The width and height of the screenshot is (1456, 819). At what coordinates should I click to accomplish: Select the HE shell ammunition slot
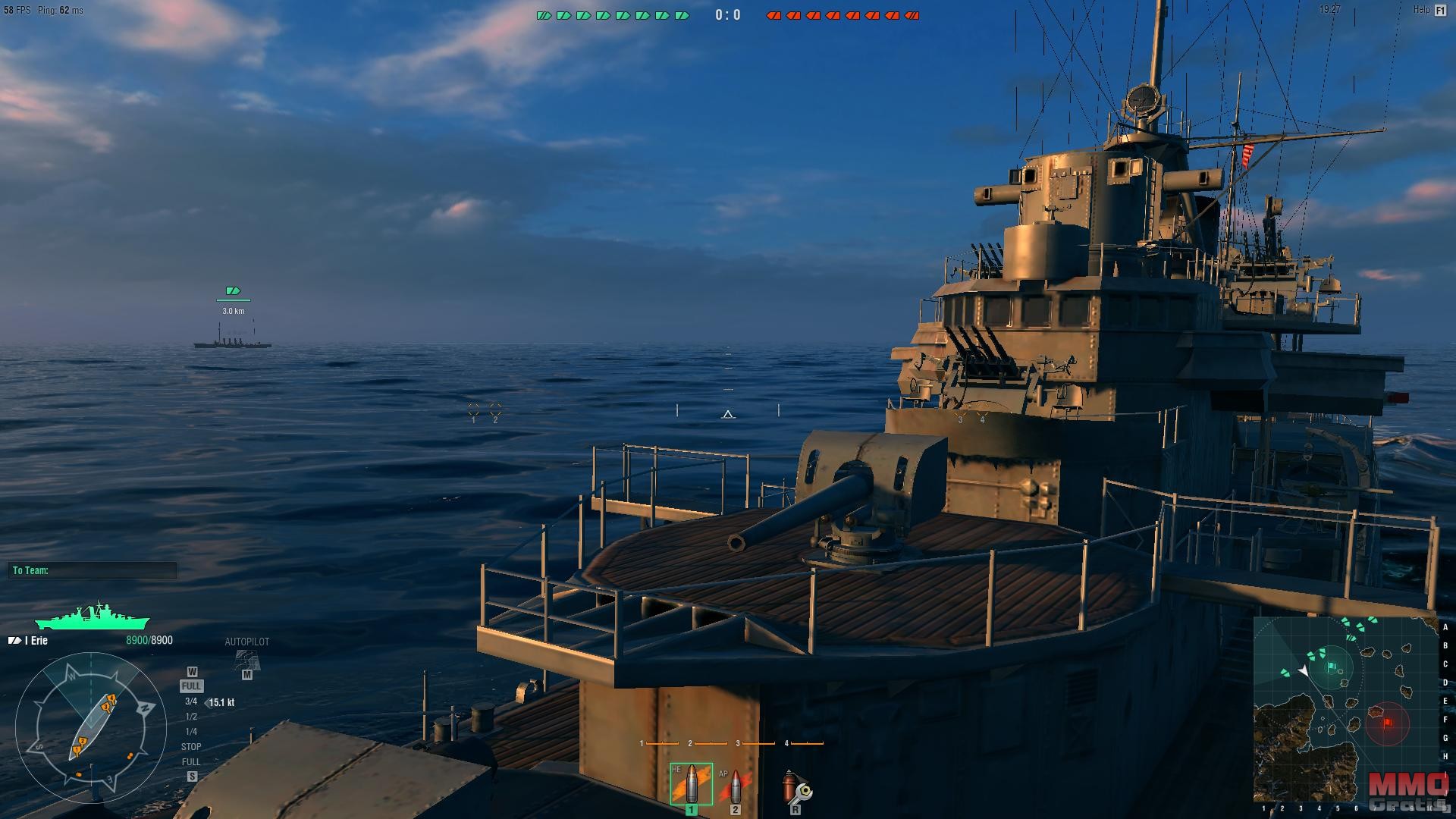(x=691, y=784)
